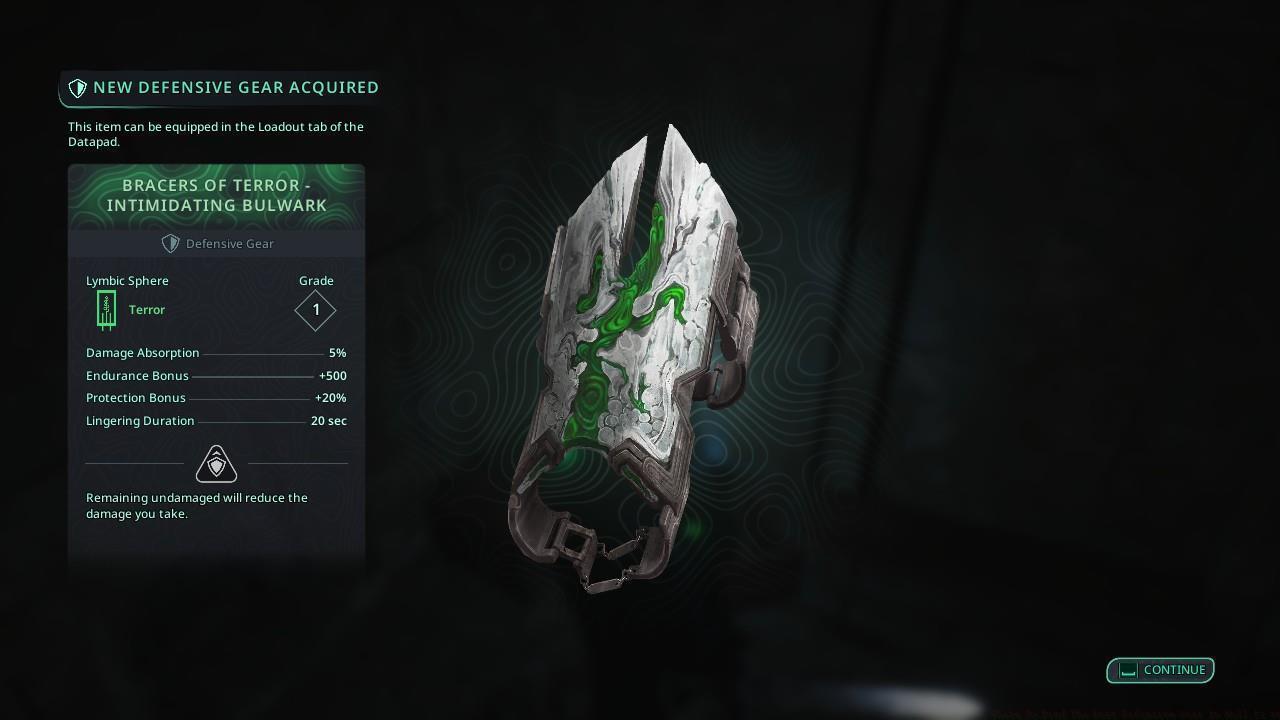Viewport: 1280px width, 720px height.
Task: Click the shield icon beside "New Defensive Gear Acquired"
Action: [78, 87]
